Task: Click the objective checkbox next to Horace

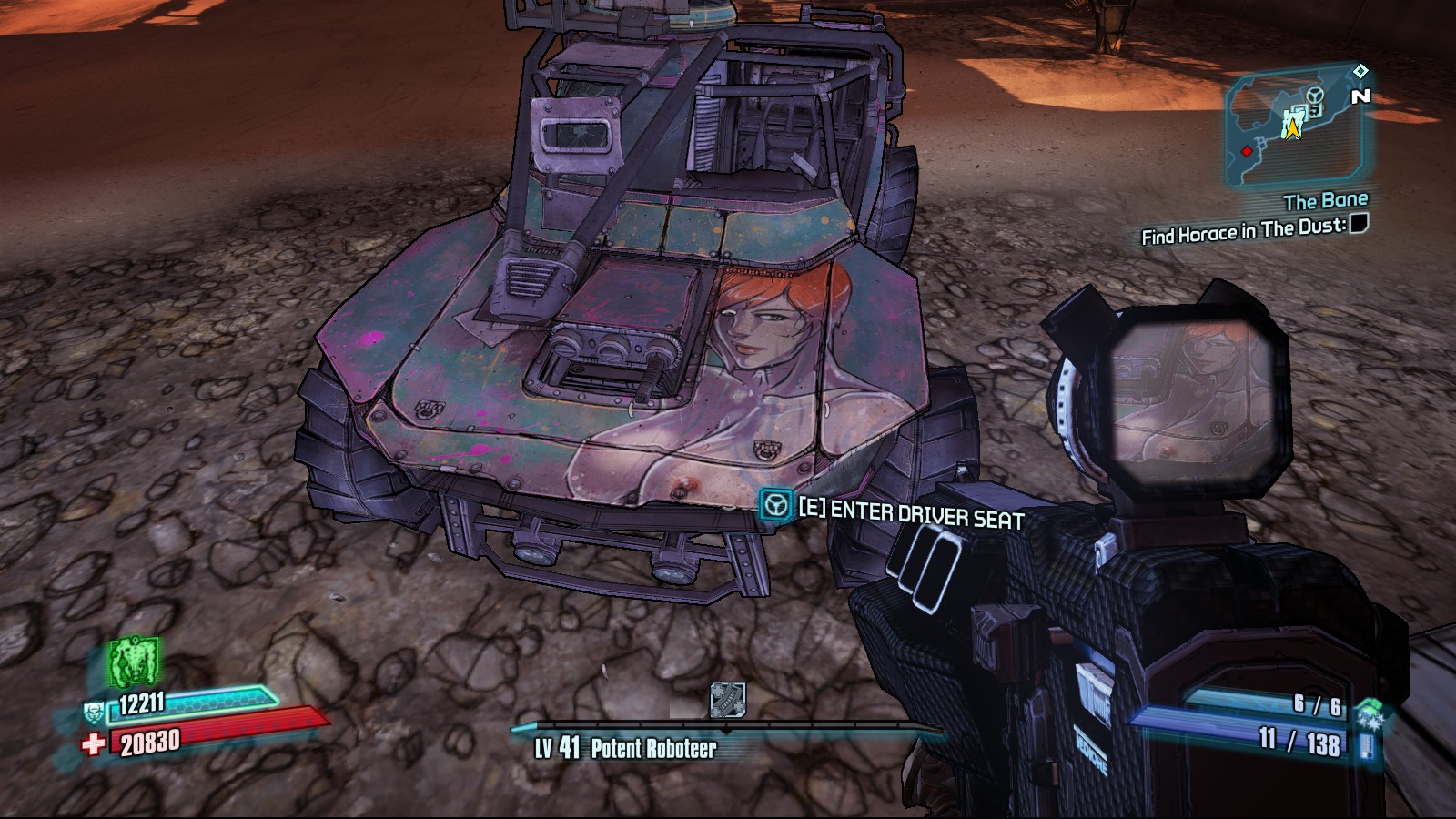Action: pyautogui.click(x=1358, y=223)
